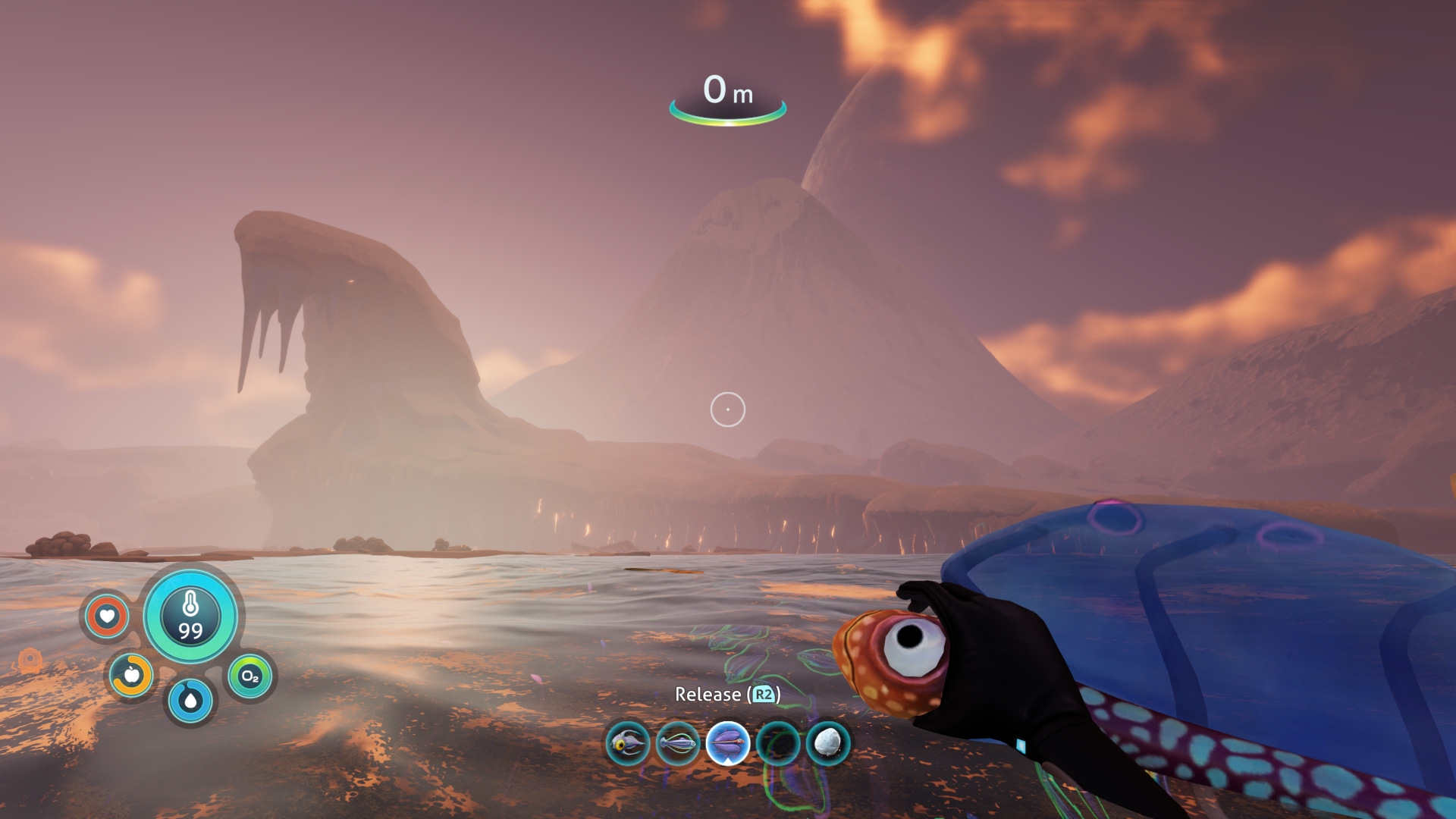Select the highlighted purple Feather Fish slot

pyautogui.click(x=728, y=743)
